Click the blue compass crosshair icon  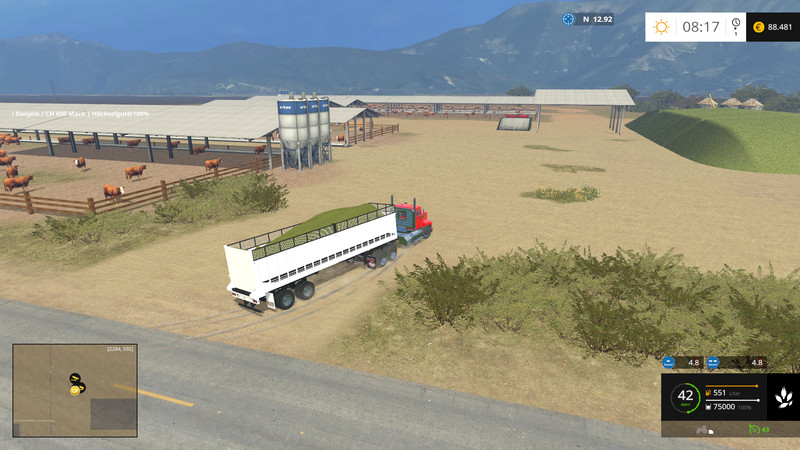568,19
